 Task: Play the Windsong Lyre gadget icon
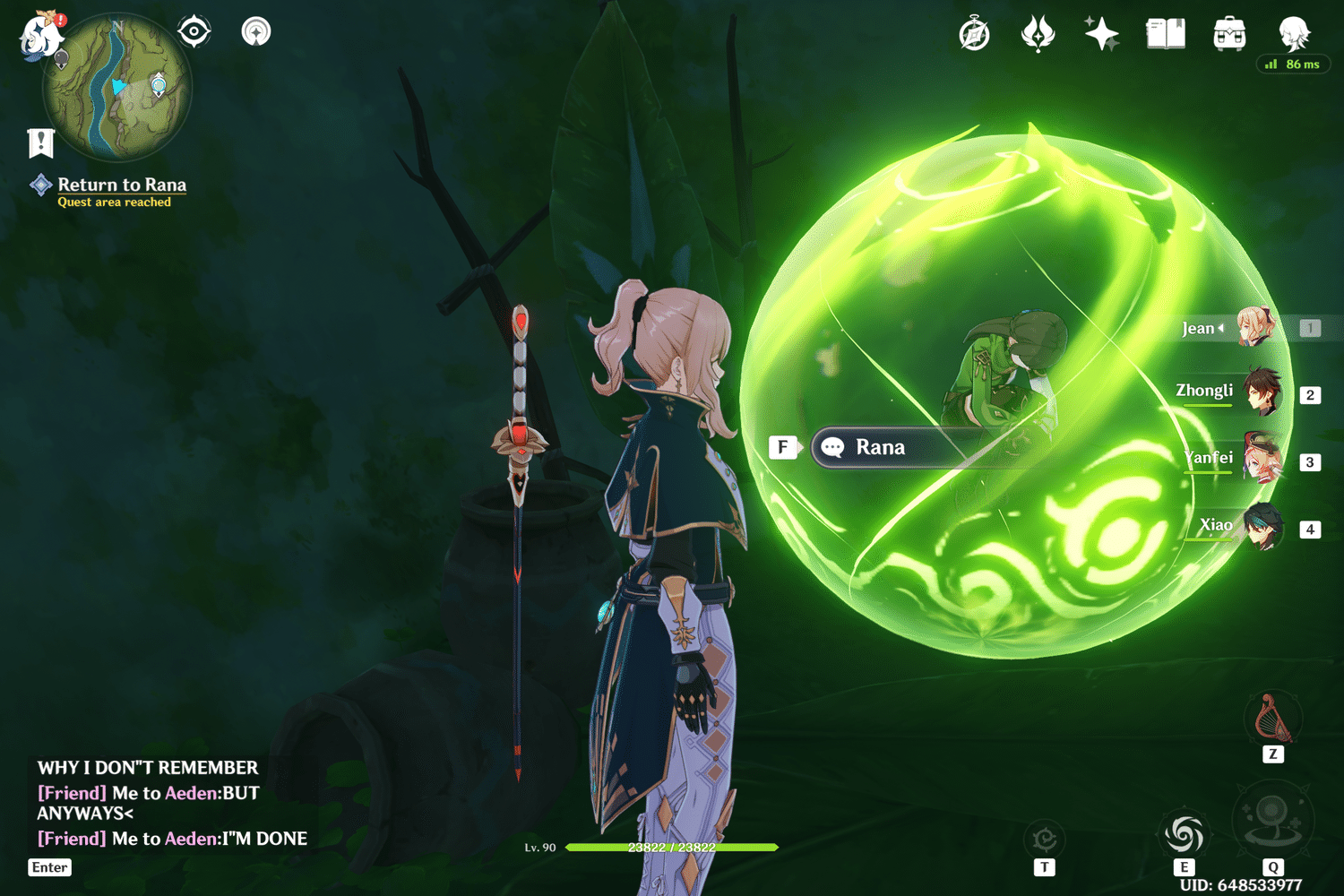[1274, 717]
